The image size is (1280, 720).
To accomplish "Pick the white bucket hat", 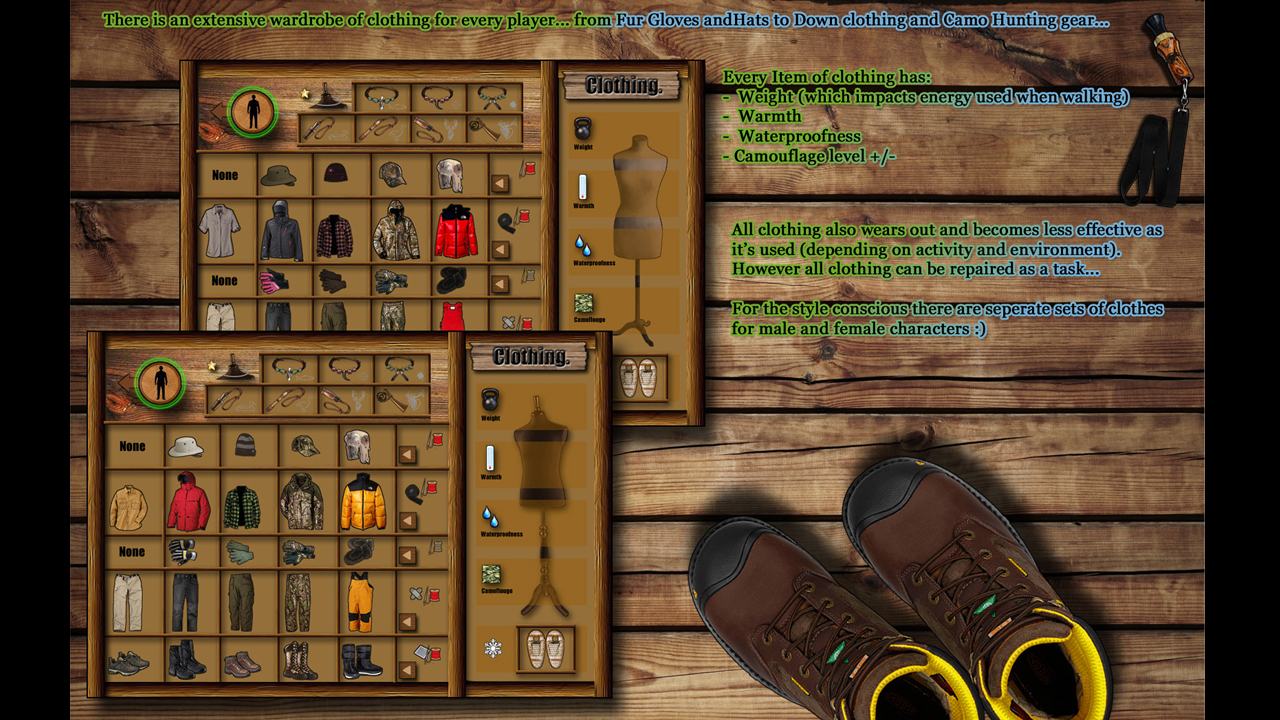I will coord(186,446).
